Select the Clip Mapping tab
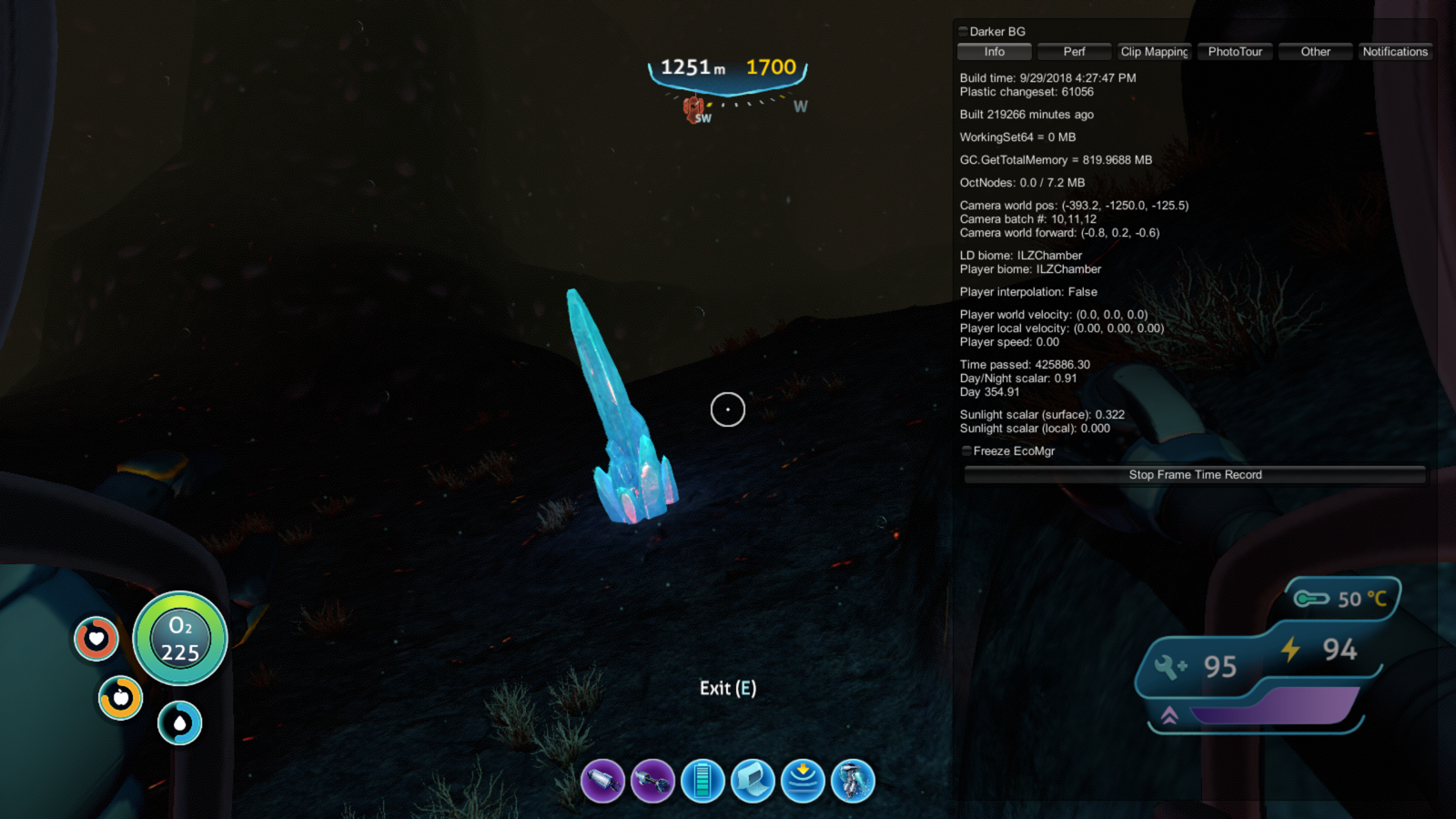The image size is (1456, 819). (x=1154, y=52)
